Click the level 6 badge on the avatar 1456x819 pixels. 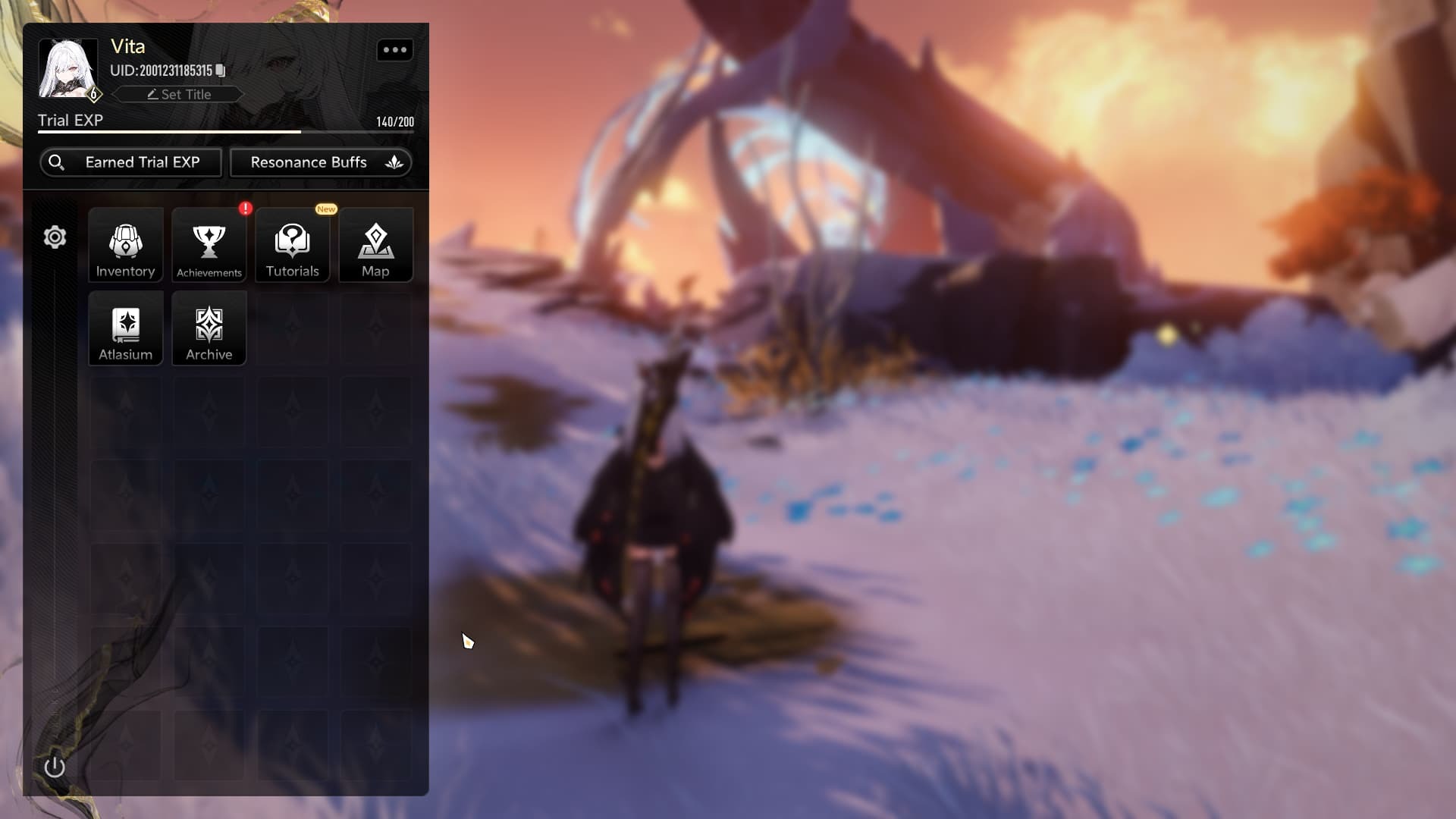93,94
